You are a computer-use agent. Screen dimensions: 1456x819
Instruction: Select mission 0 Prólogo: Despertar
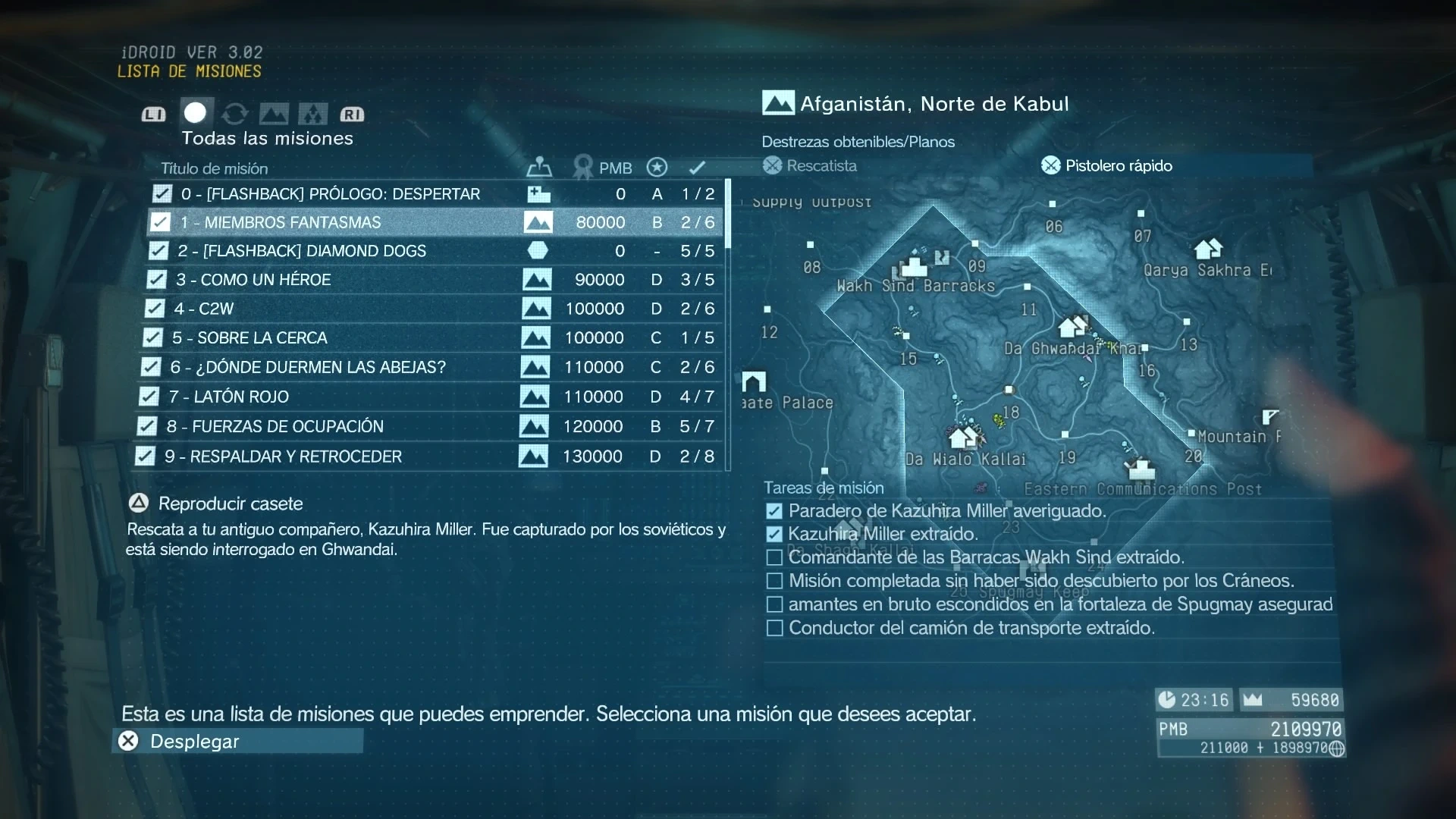tap(331, 194)
